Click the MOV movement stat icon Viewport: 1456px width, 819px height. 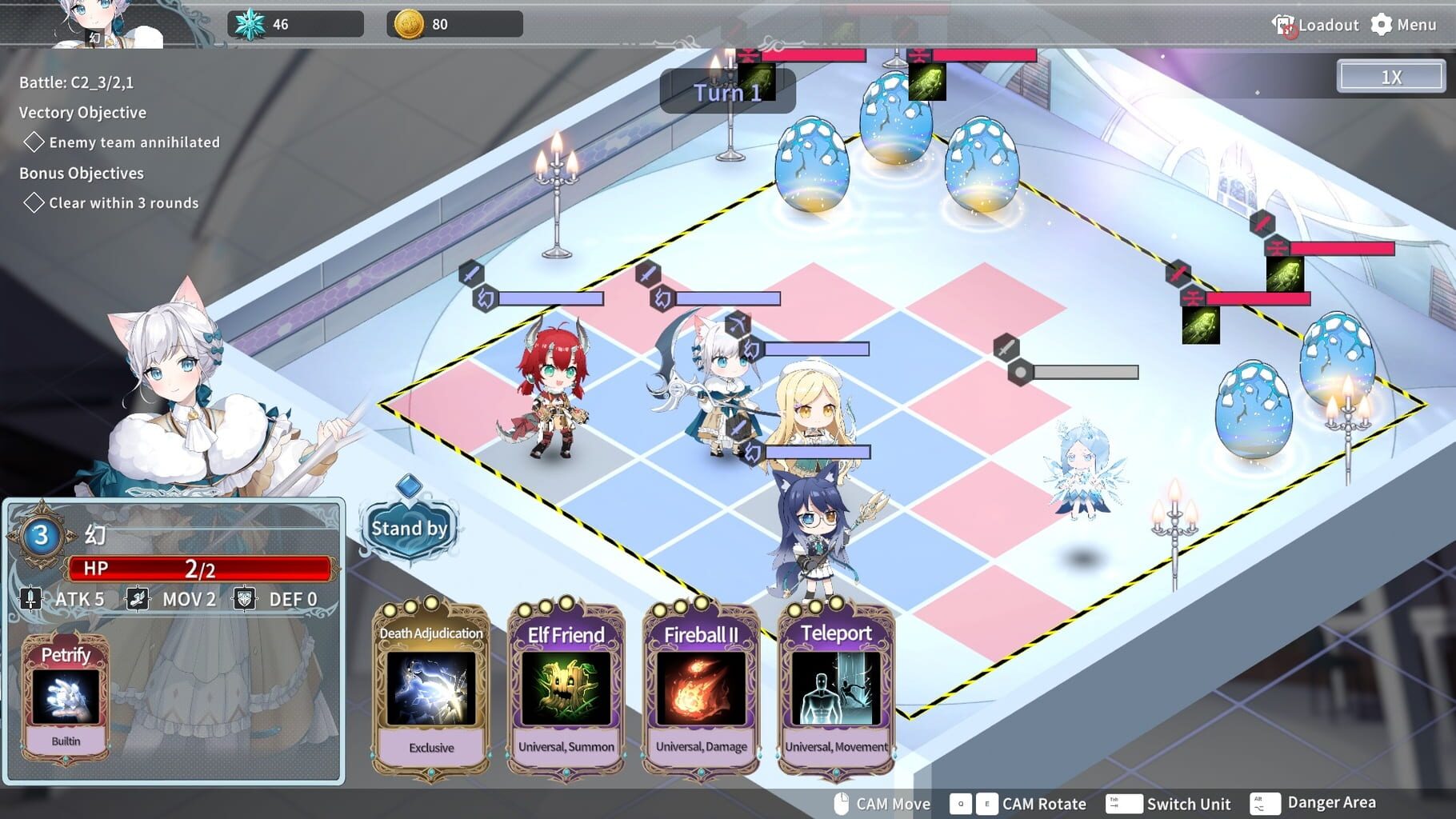(x=138, y=597)
